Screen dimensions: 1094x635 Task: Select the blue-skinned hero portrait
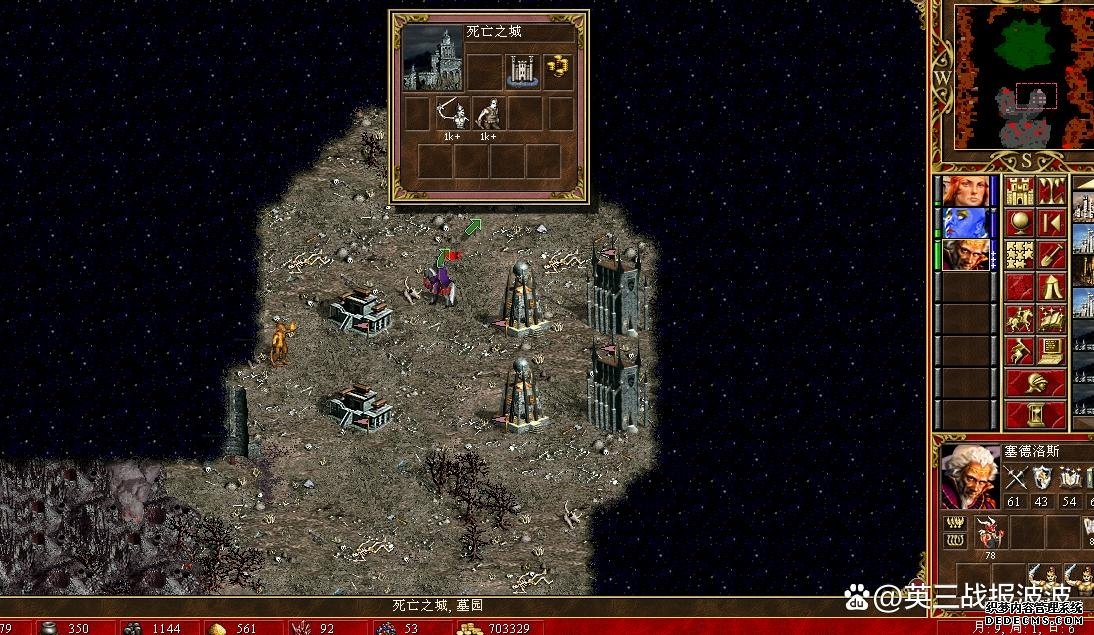tap(966, 223)
